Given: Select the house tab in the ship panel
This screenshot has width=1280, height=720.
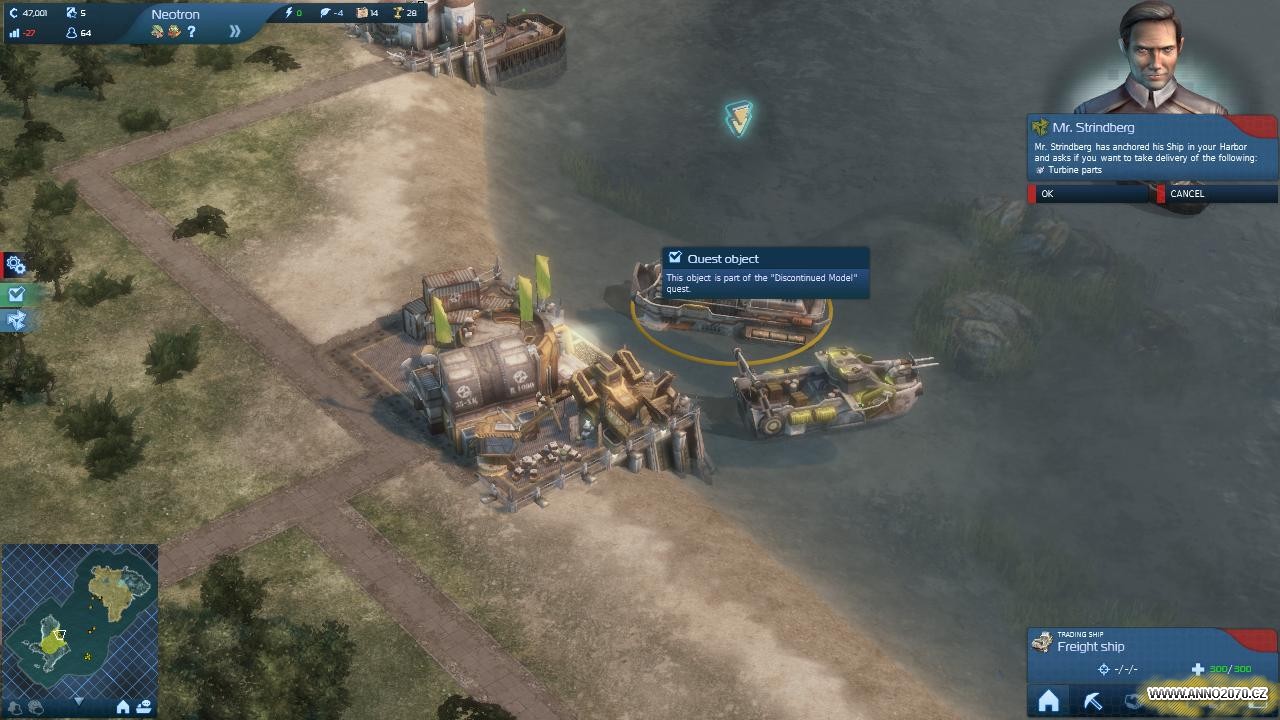Looking at the screenshot, I should (1048, 702).
